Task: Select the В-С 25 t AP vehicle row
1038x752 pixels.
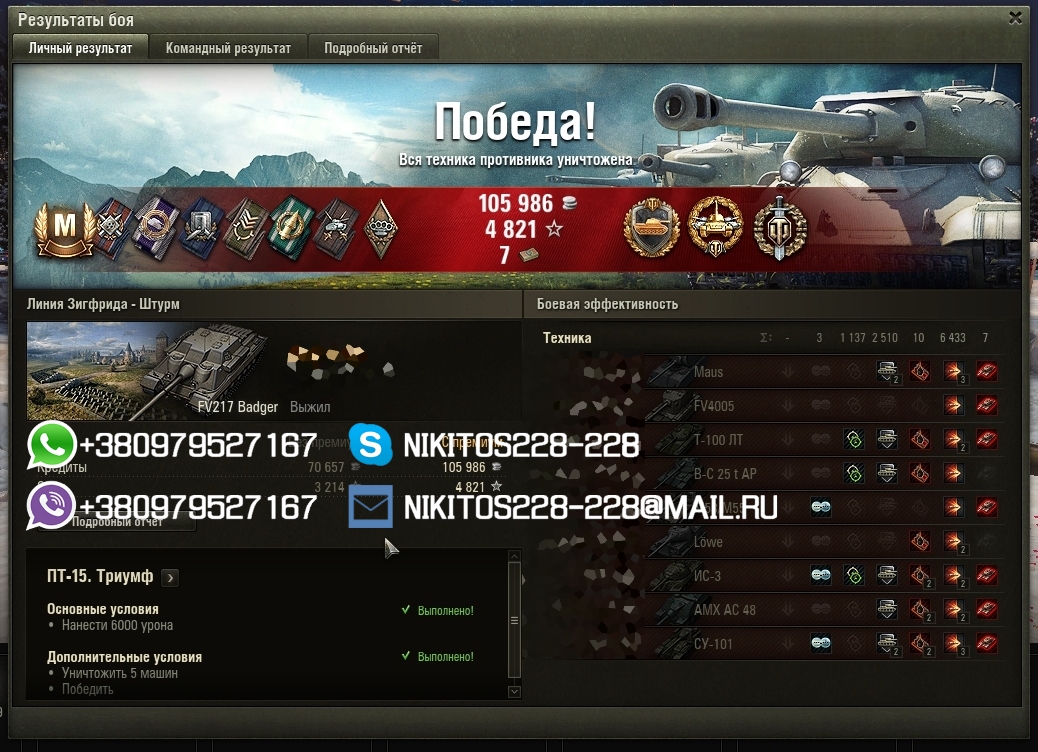Action: point(722,474)
